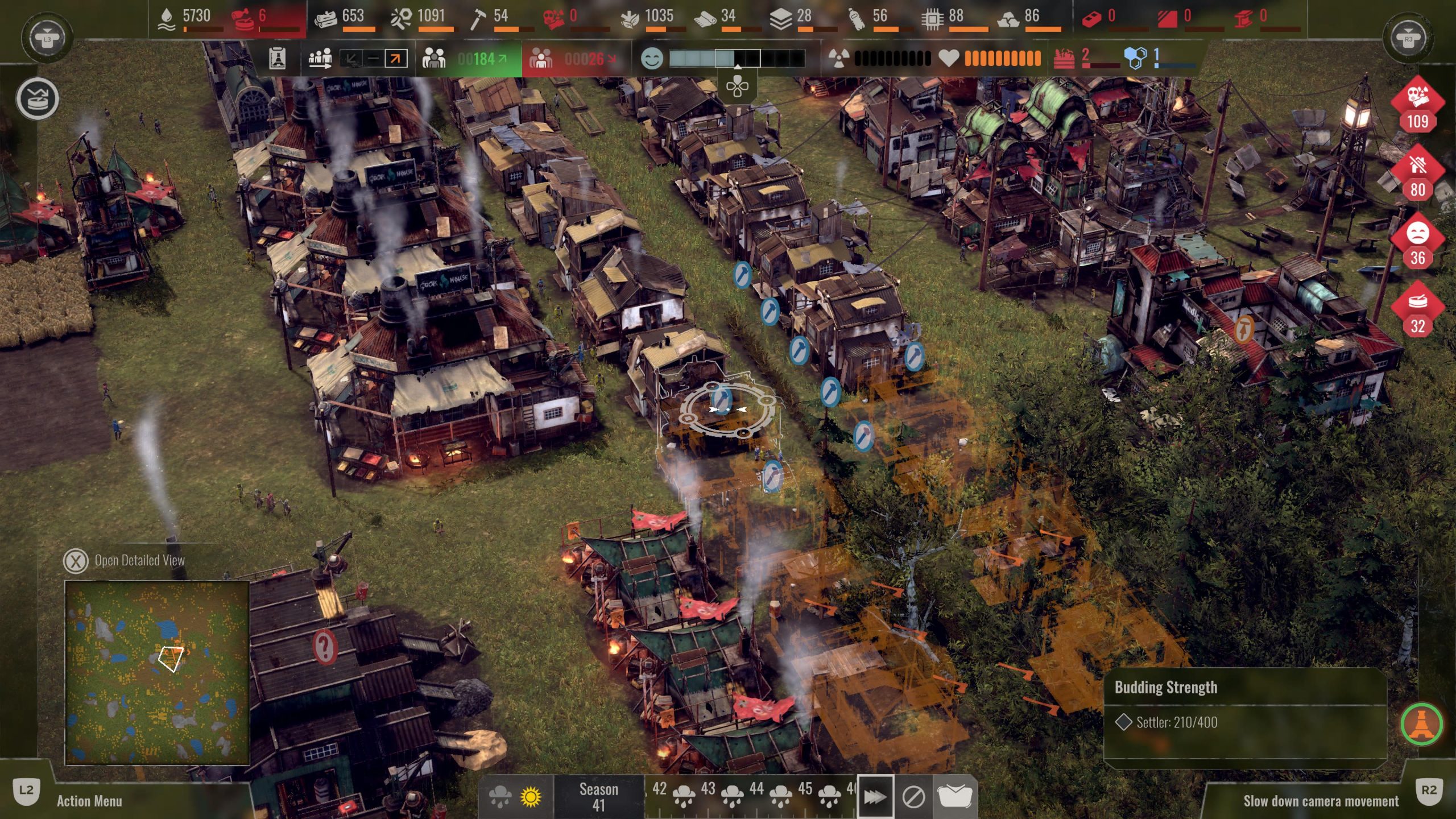The width and height of the screenshot is (1456, 819).
Task: Click the green-ringed tower icon
Action: tap(1421, 724)
